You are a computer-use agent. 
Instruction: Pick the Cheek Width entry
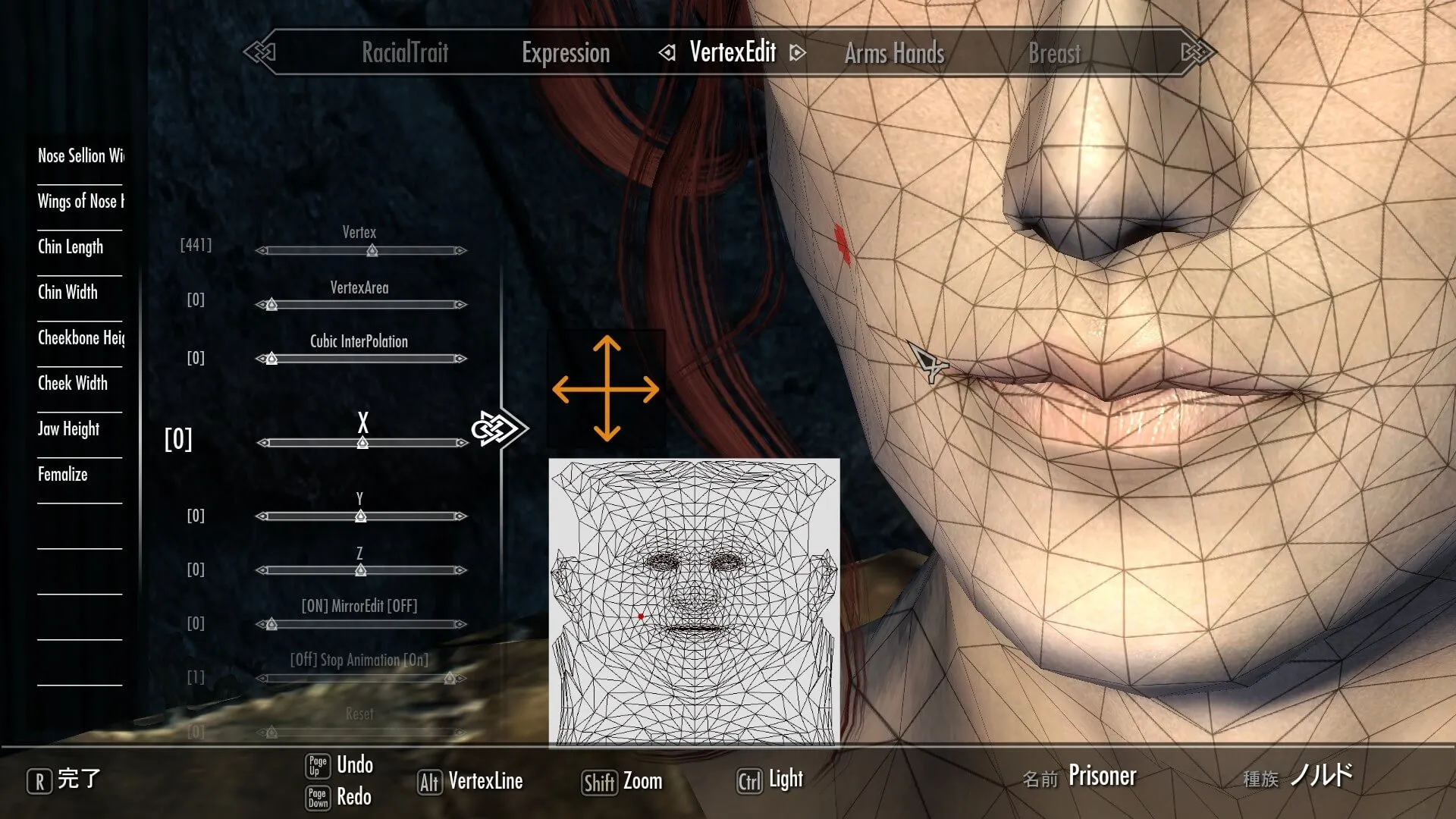(73, 383)
